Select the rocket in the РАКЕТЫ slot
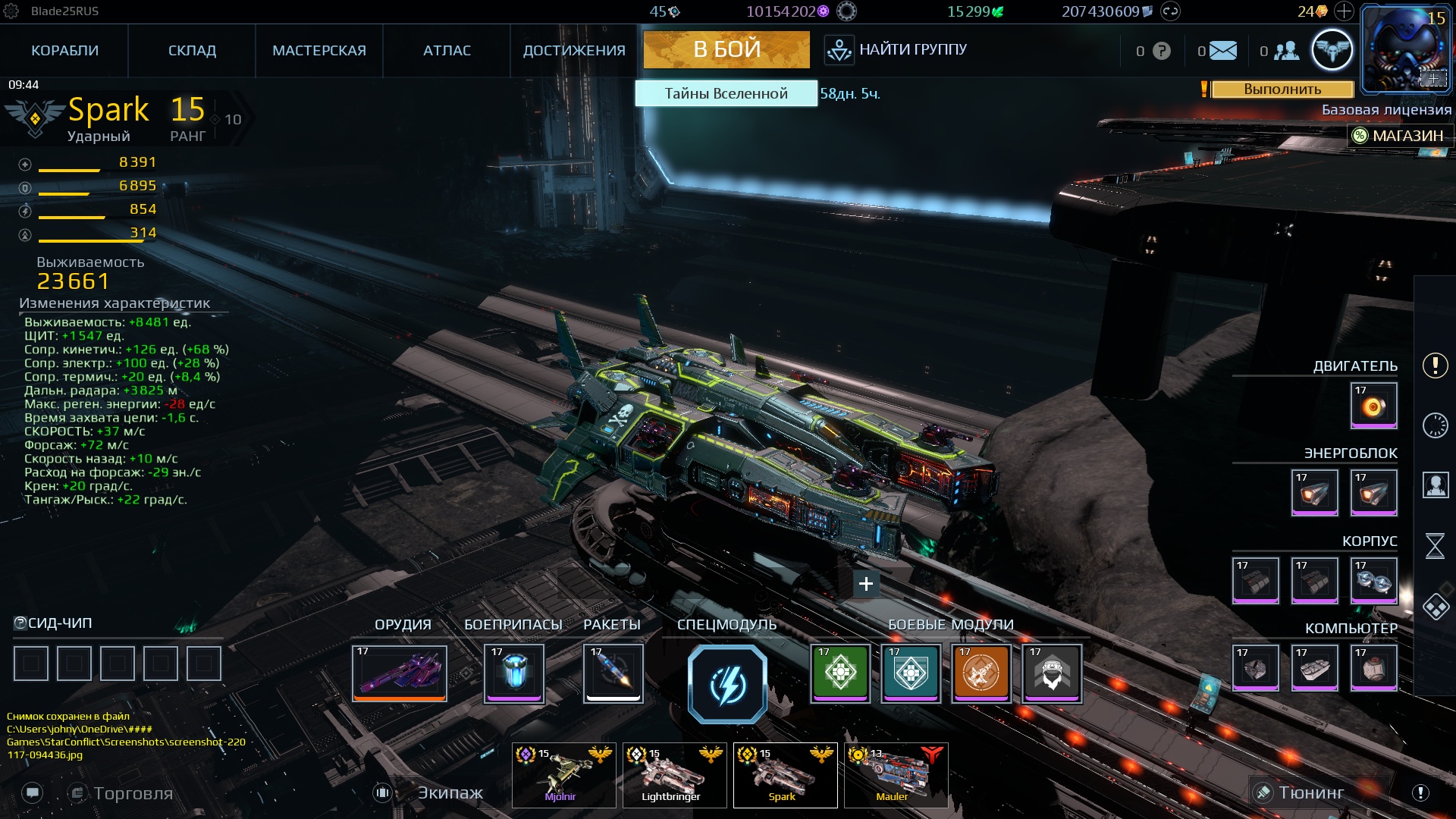The height and width of the screenshot is (819, 1456). [x=613, y=673]
